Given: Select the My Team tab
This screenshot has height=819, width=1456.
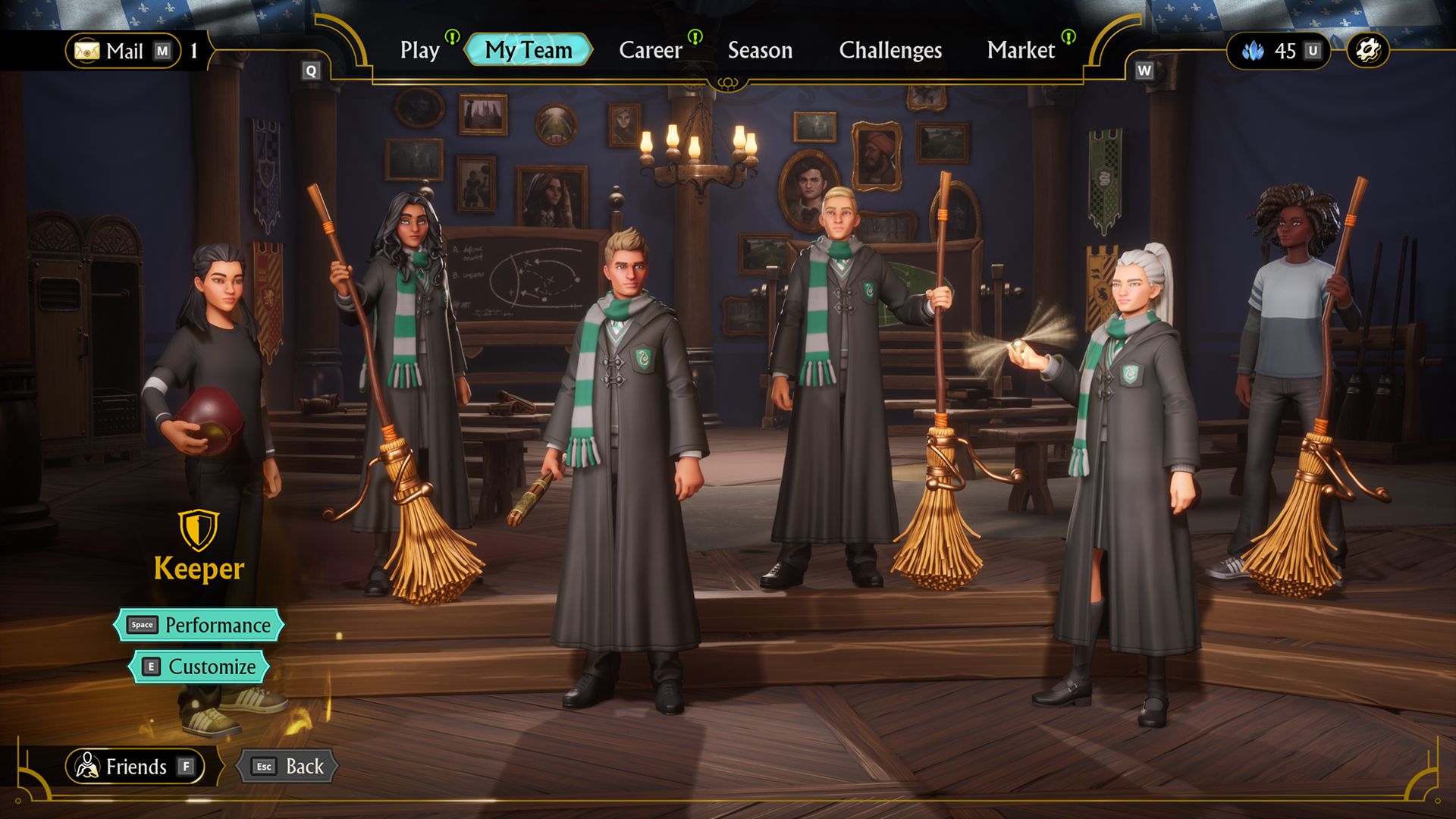Looking at the screenshot, I should tap(529, 50).
